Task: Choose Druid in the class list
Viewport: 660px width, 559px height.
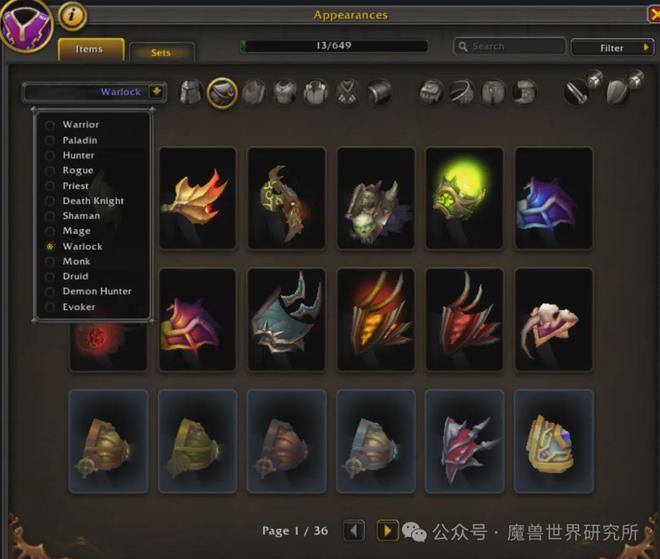Action: click(75, 276)
